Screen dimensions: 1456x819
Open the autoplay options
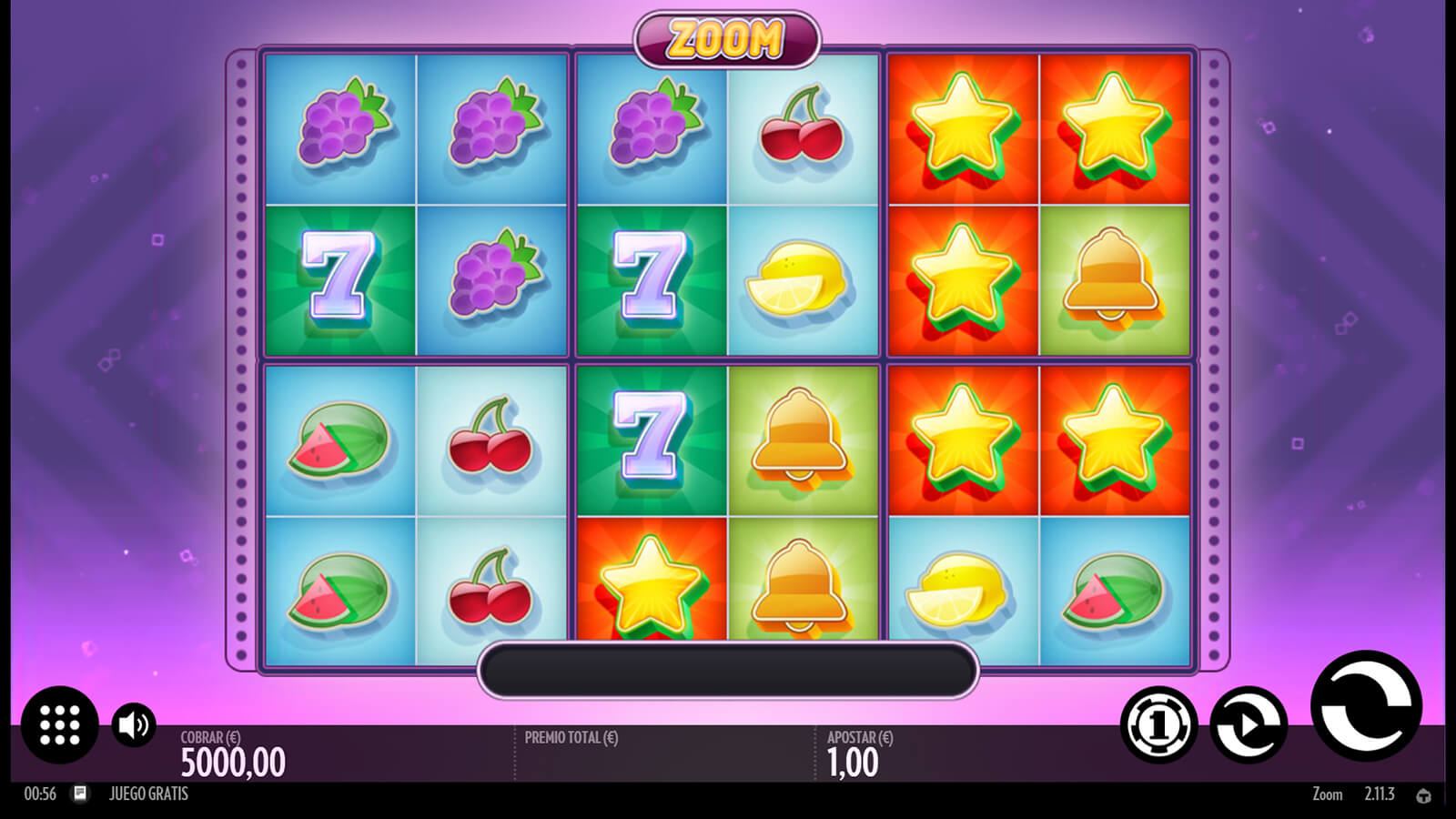pyautogui.click(x=1249, y=724)
